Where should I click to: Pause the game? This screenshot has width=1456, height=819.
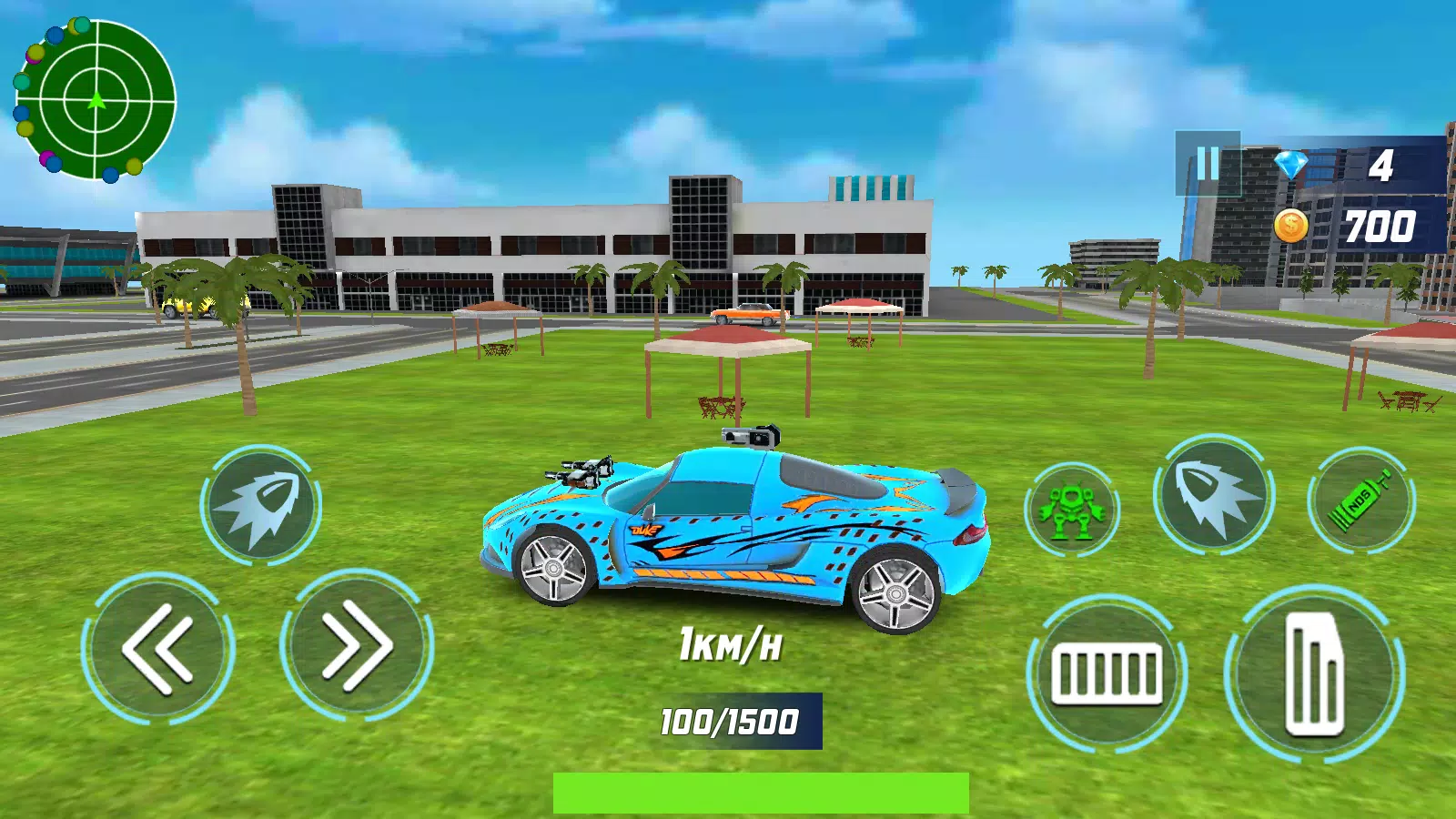1208,165
